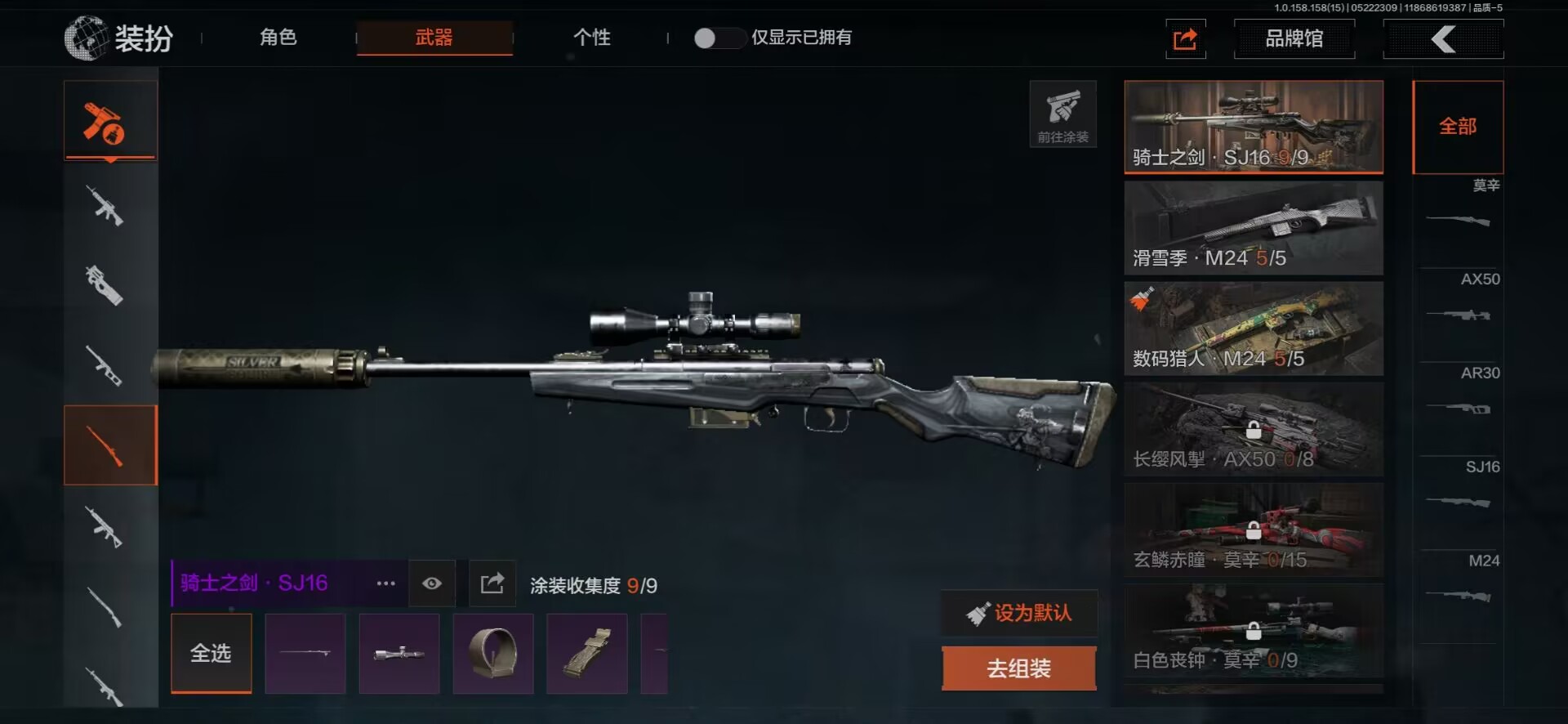
Task: Select the 骑士之剑 SJ16 skin
Action: click(x=1253, y=127)
